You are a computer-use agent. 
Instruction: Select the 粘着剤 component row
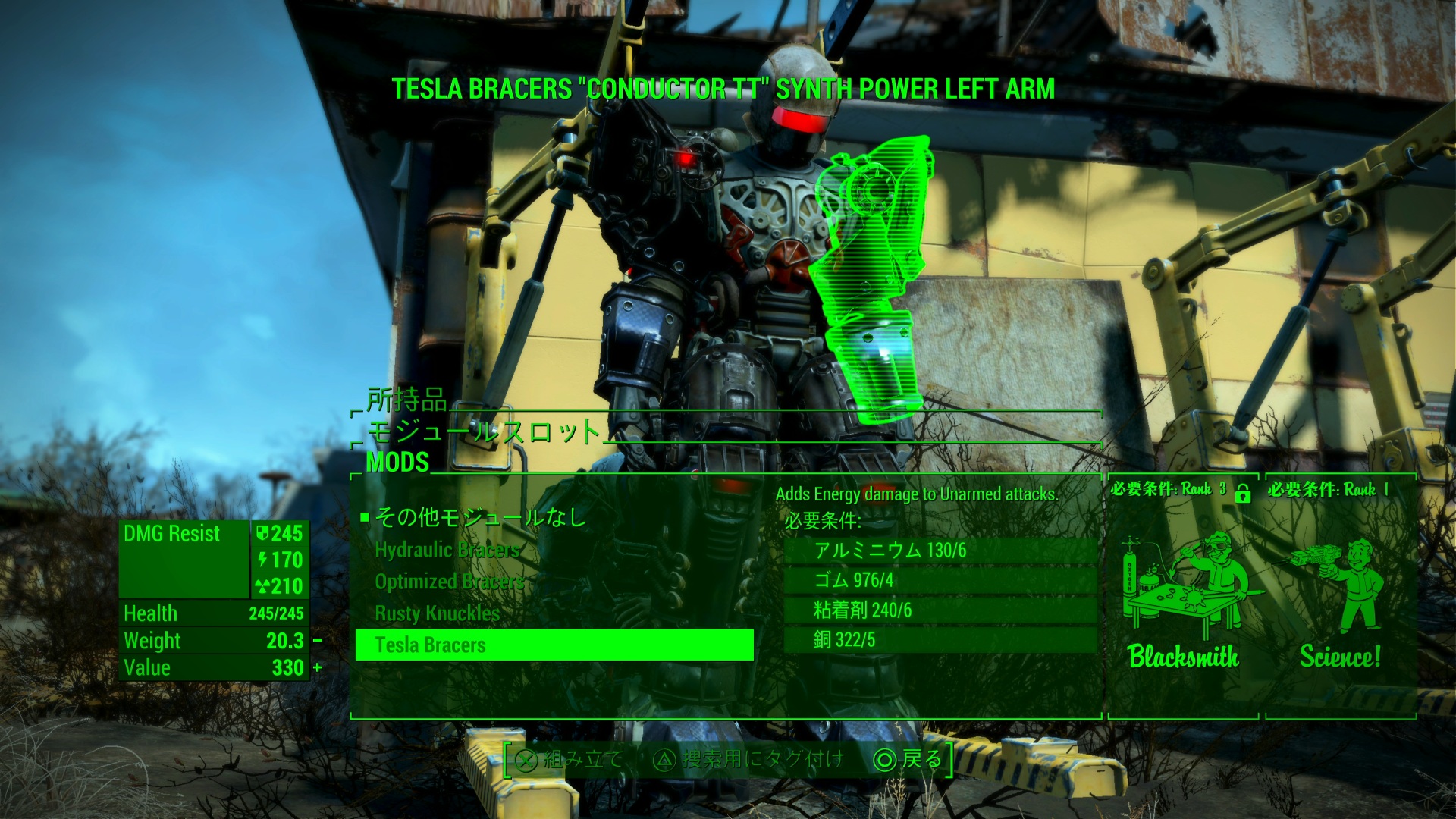click(x=940, y=610)
